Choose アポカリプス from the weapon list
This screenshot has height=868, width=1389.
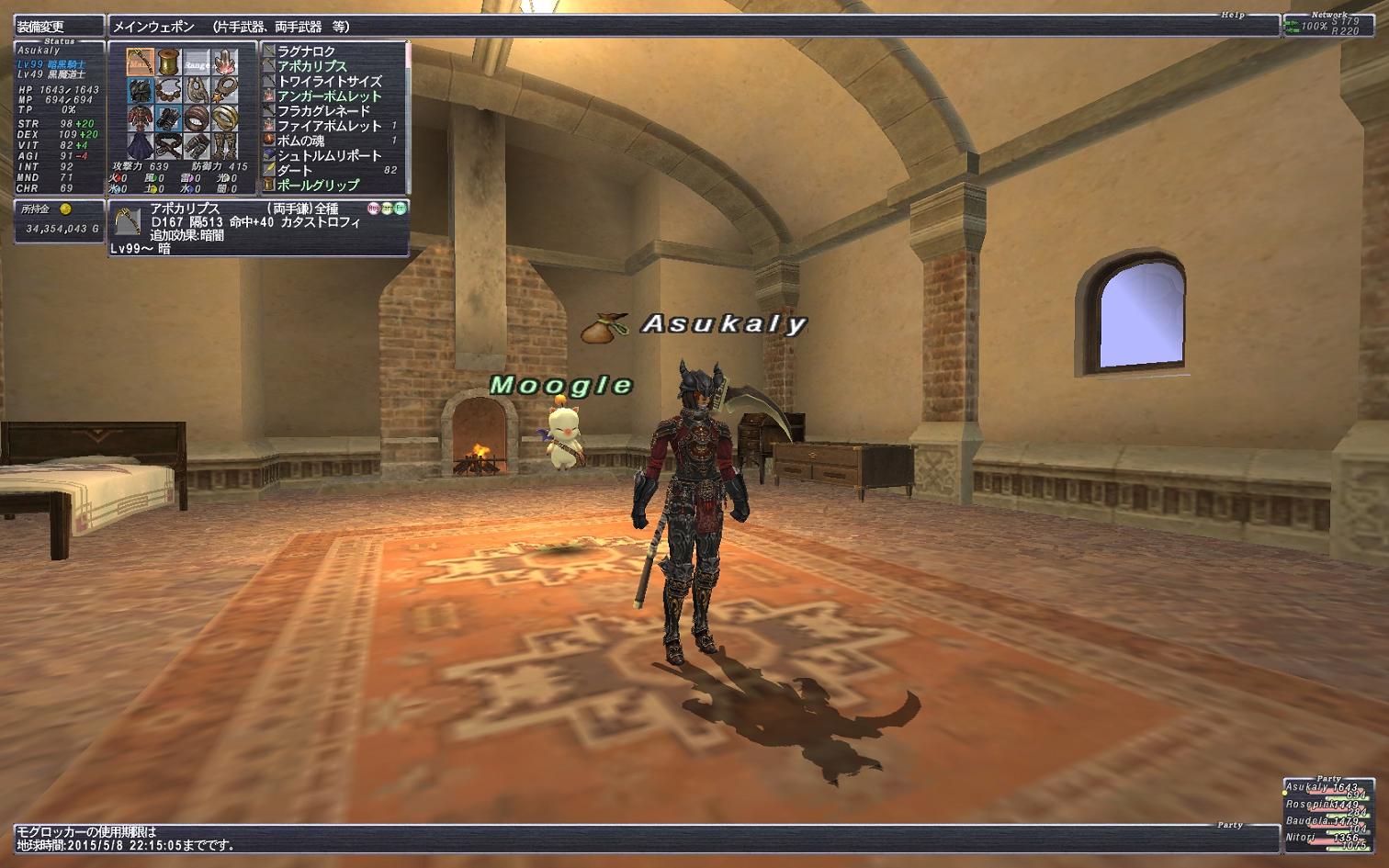click(x=312, y=66)
